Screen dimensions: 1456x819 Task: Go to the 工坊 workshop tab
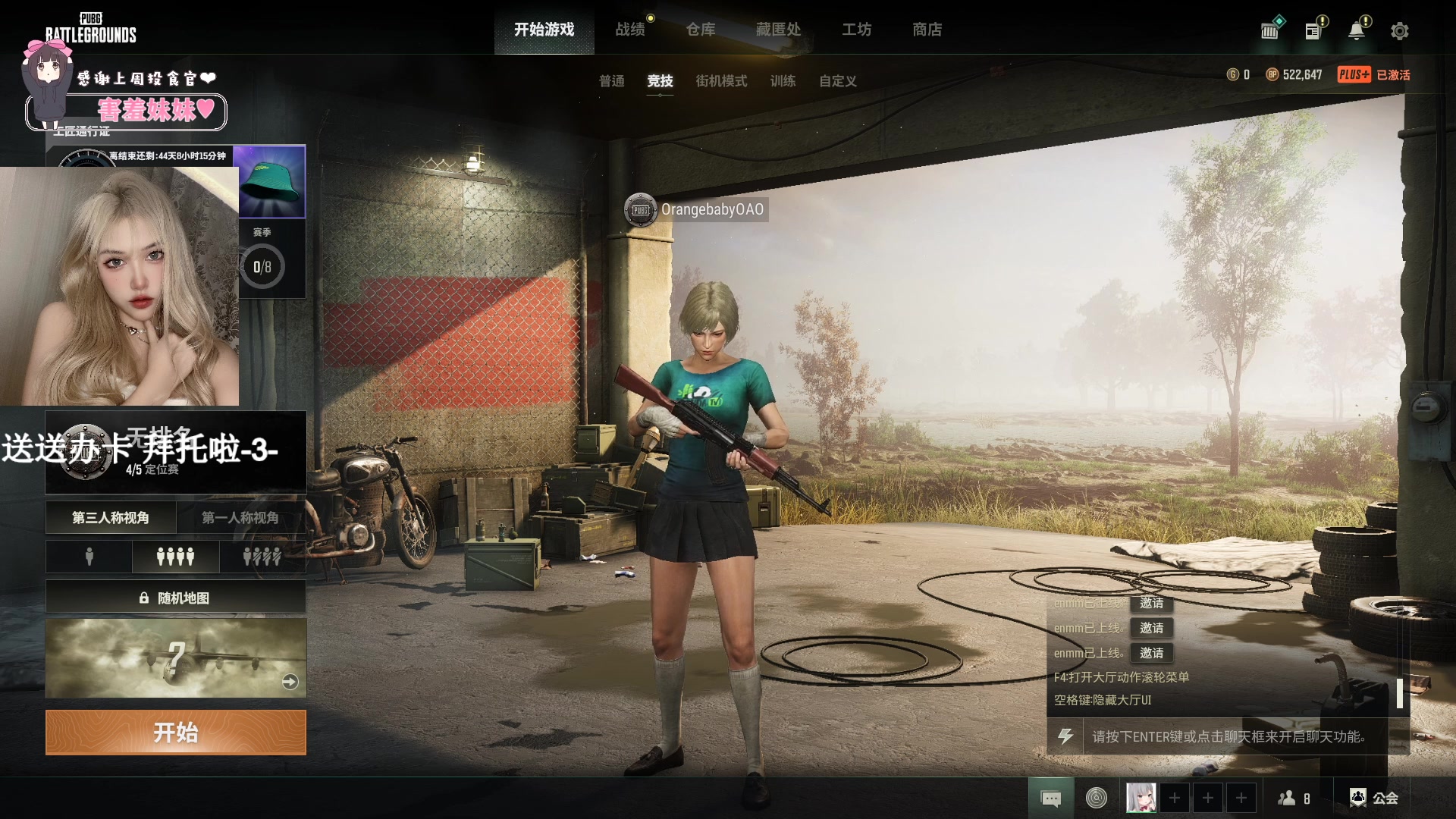point(856,30)
